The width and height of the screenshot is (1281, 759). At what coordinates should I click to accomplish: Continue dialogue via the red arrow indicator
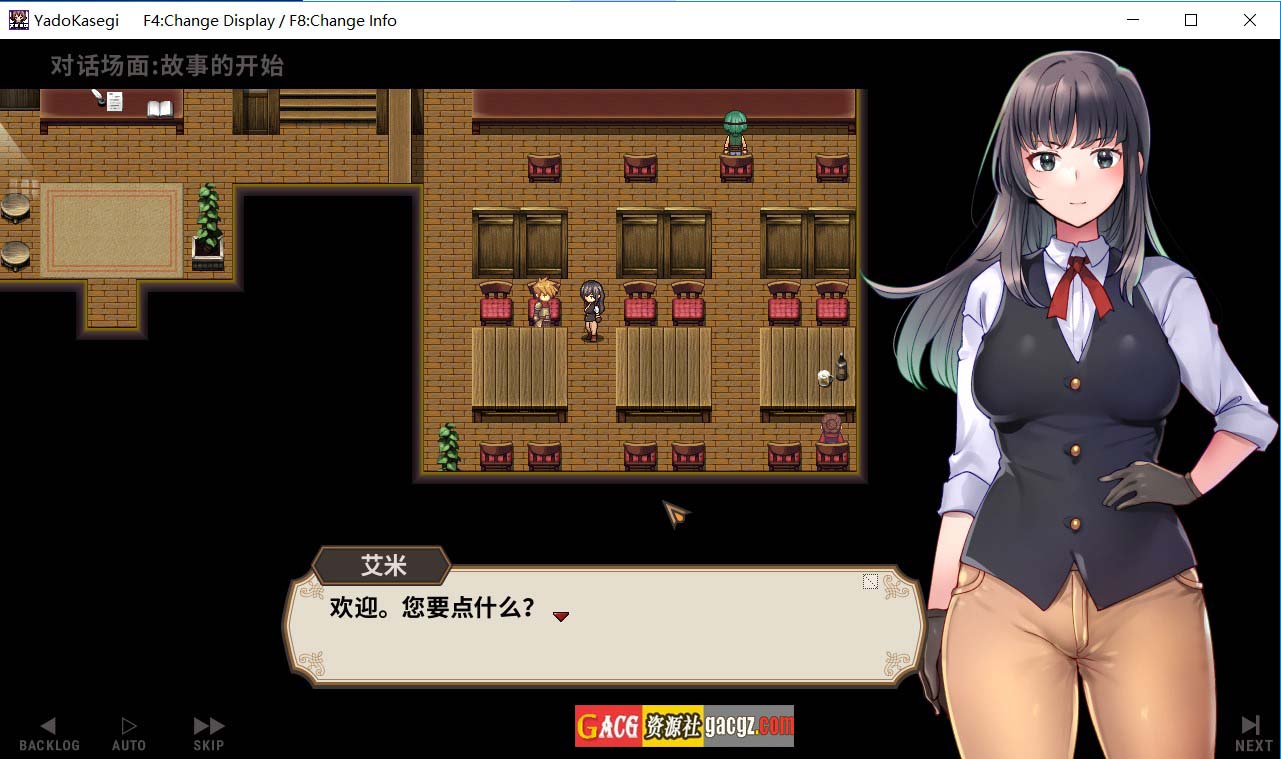(x=561, y=616)
